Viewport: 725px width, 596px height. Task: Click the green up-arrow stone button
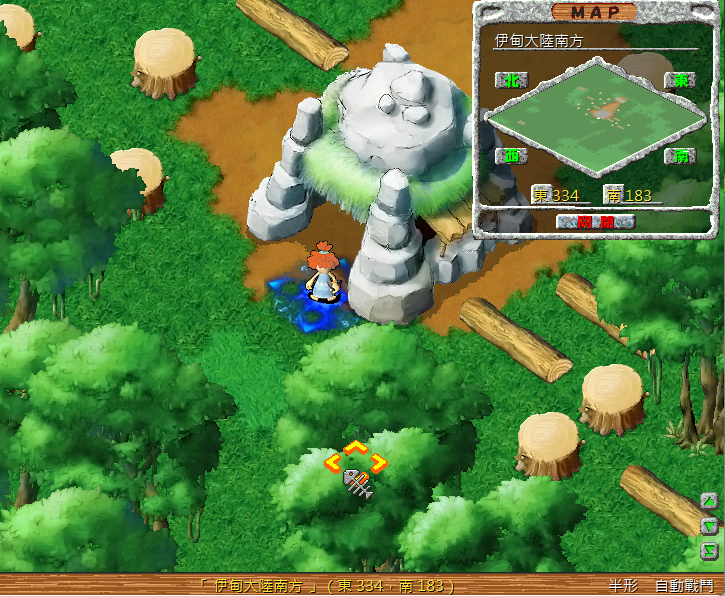click(710, 501)
